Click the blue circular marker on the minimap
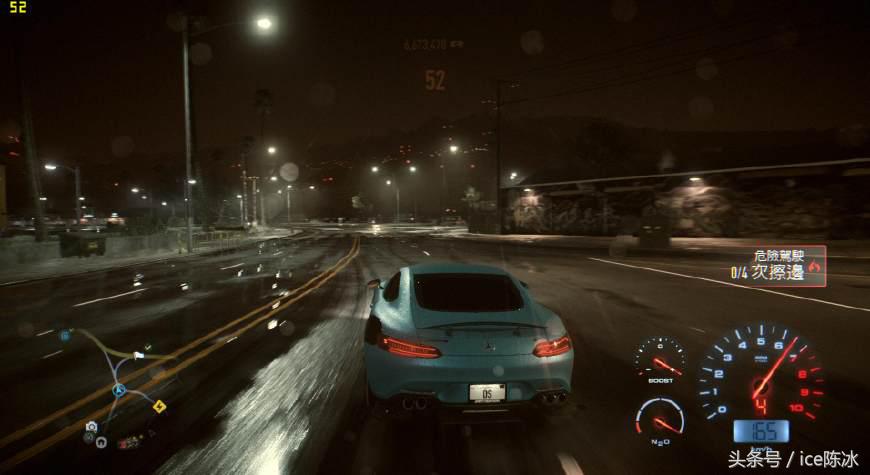Image resolution: width=870 pixels, height=475 pixels. [x=65, y=336]
